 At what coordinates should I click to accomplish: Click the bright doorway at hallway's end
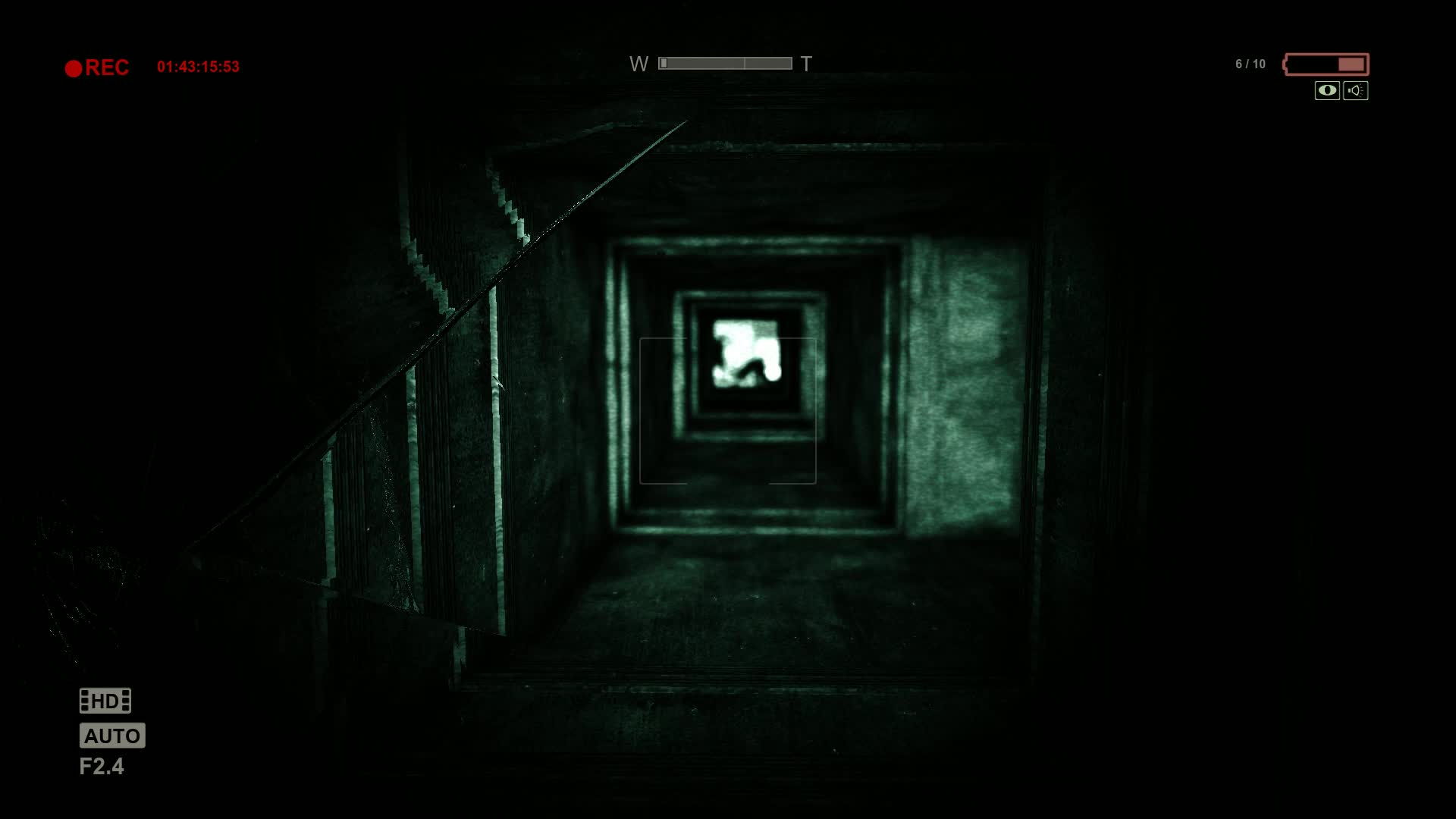coord(747,353)
